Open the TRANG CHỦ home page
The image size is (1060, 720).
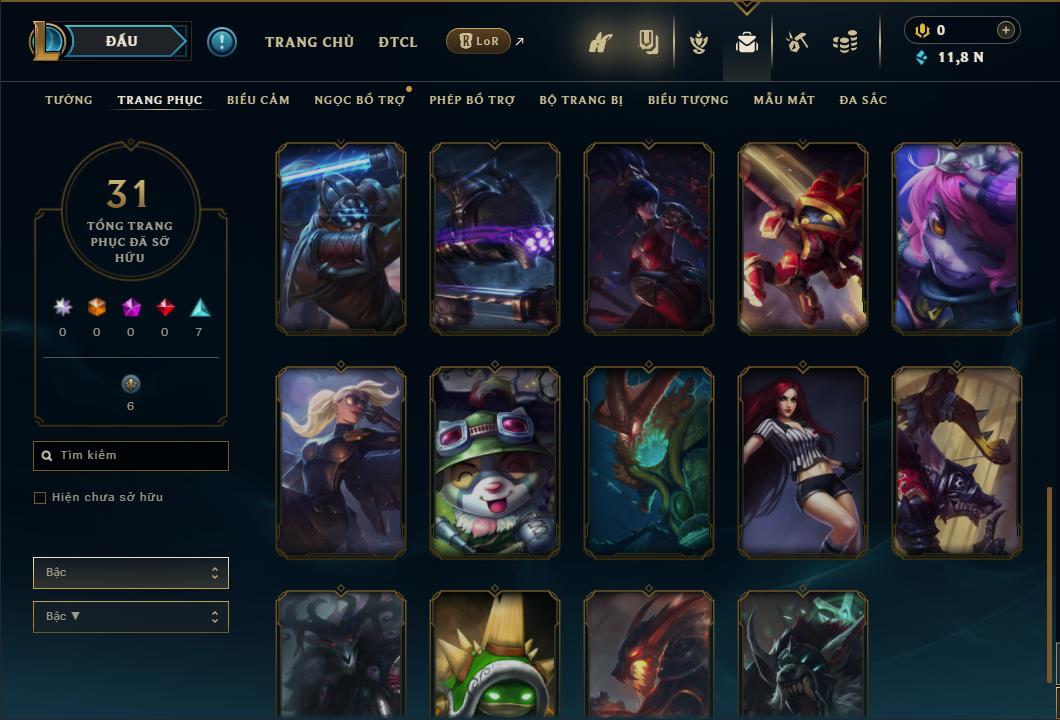coord(309,42)
